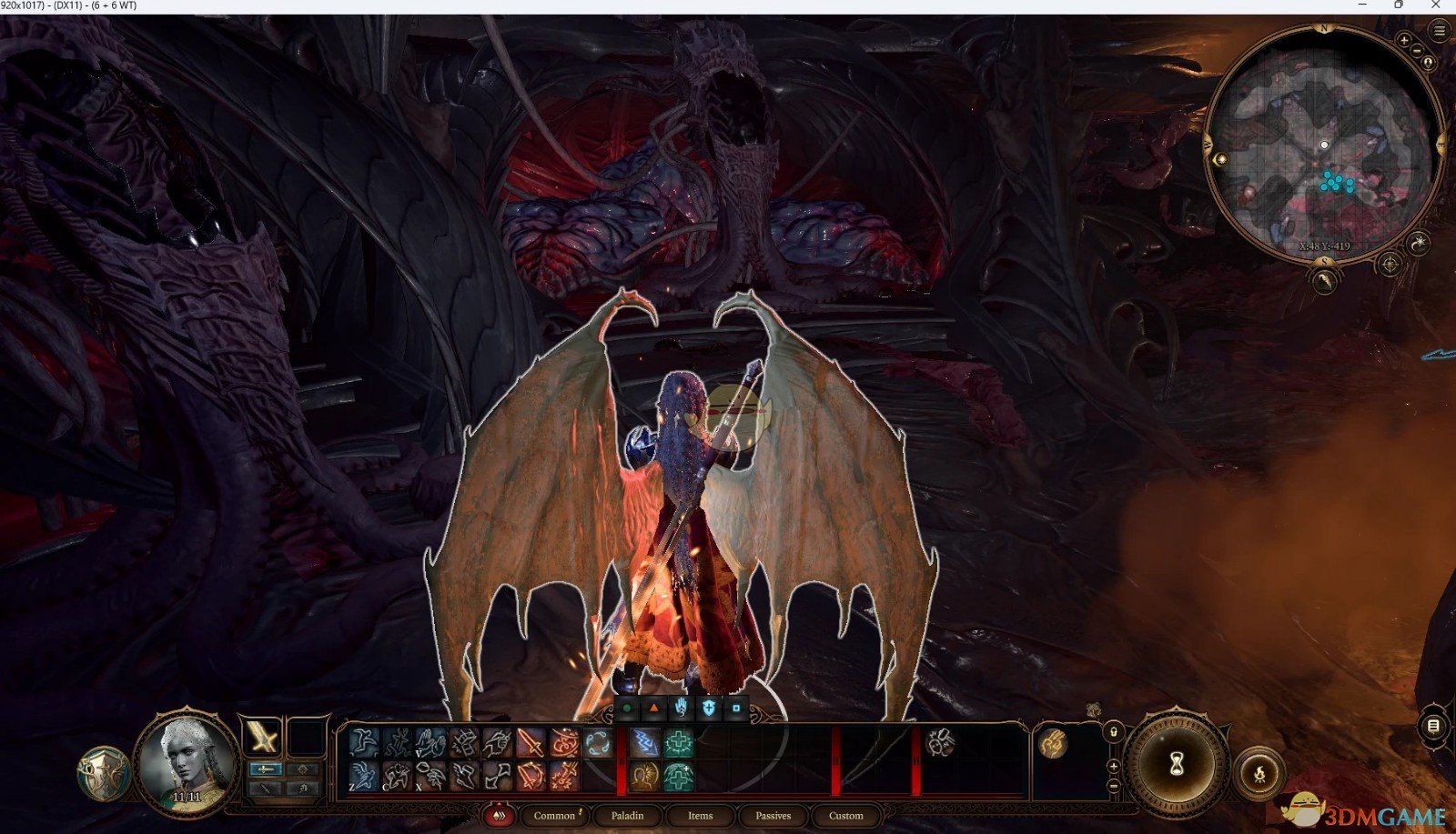Open the Passives tab
The height and width of the screenshot is (834, 1456).
[772, 816]
